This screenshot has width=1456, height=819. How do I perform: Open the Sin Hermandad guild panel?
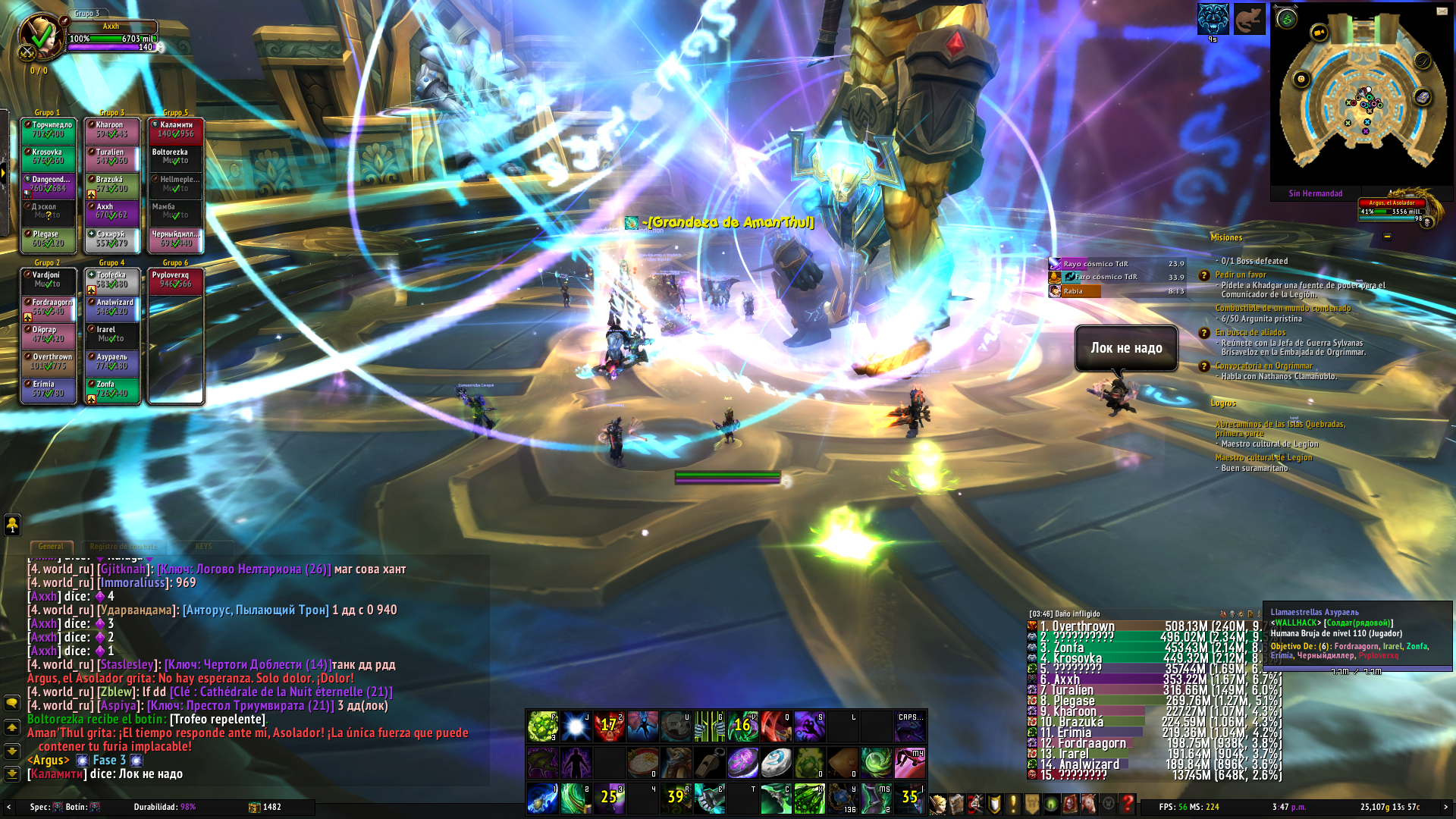(1315, 193)
